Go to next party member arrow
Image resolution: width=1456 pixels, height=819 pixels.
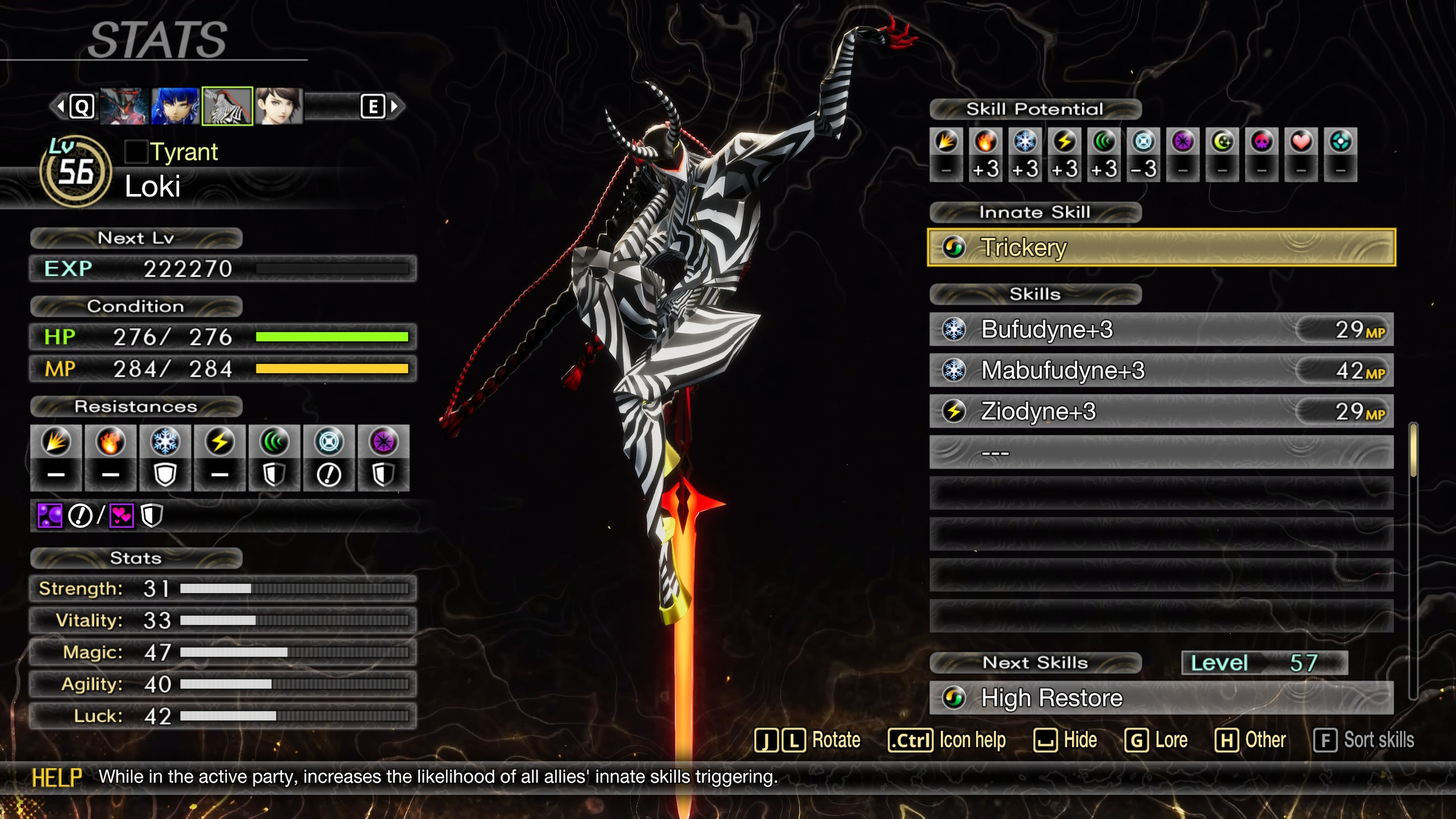pyautogui.click(x=395, y=106)
